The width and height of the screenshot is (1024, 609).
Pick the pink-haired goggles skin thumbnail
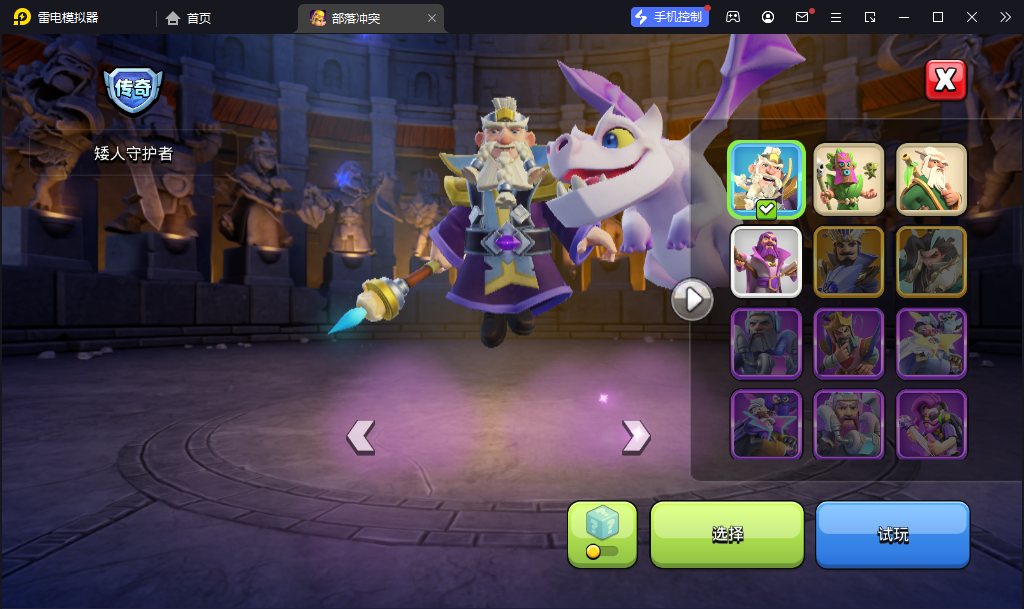click(x=931, y=424)
